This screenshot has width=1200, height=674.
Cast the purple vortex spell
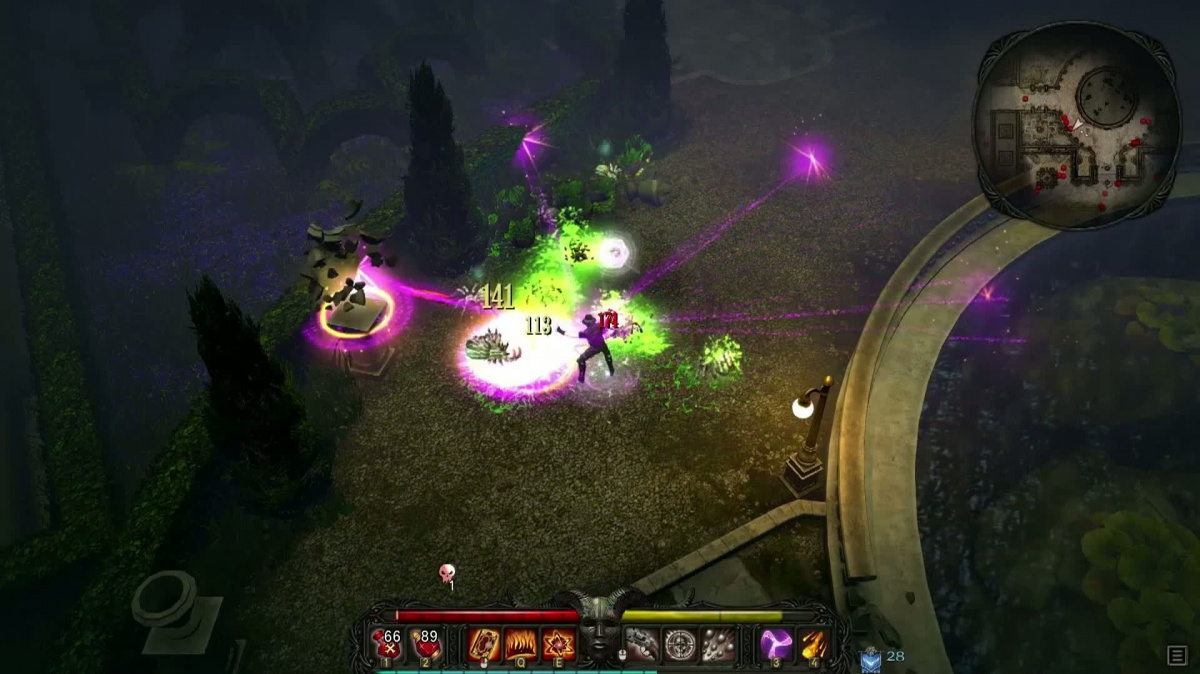point(775,644)
